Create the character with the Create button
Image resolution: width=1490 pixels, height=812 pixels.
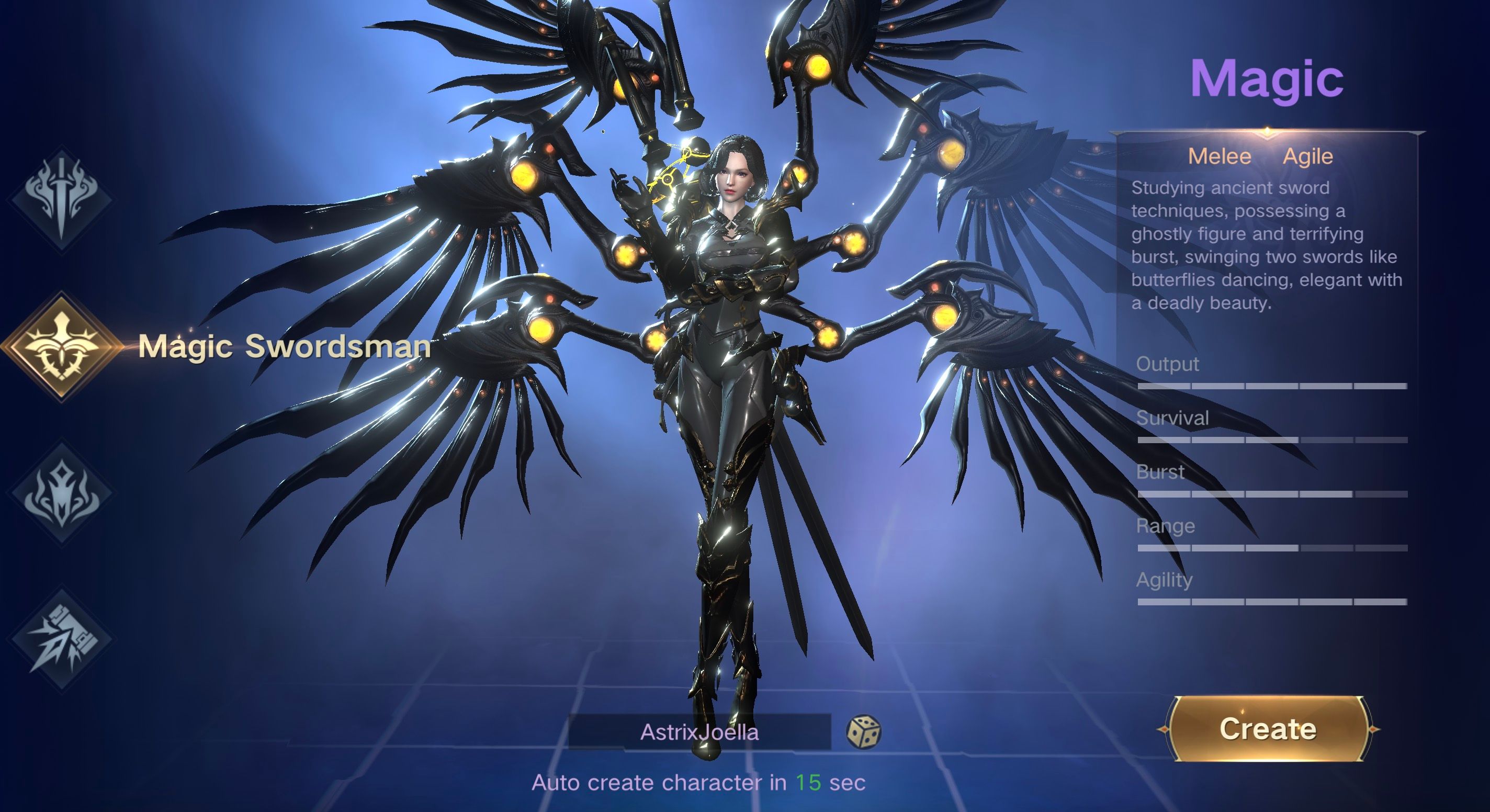[1267, 729]
